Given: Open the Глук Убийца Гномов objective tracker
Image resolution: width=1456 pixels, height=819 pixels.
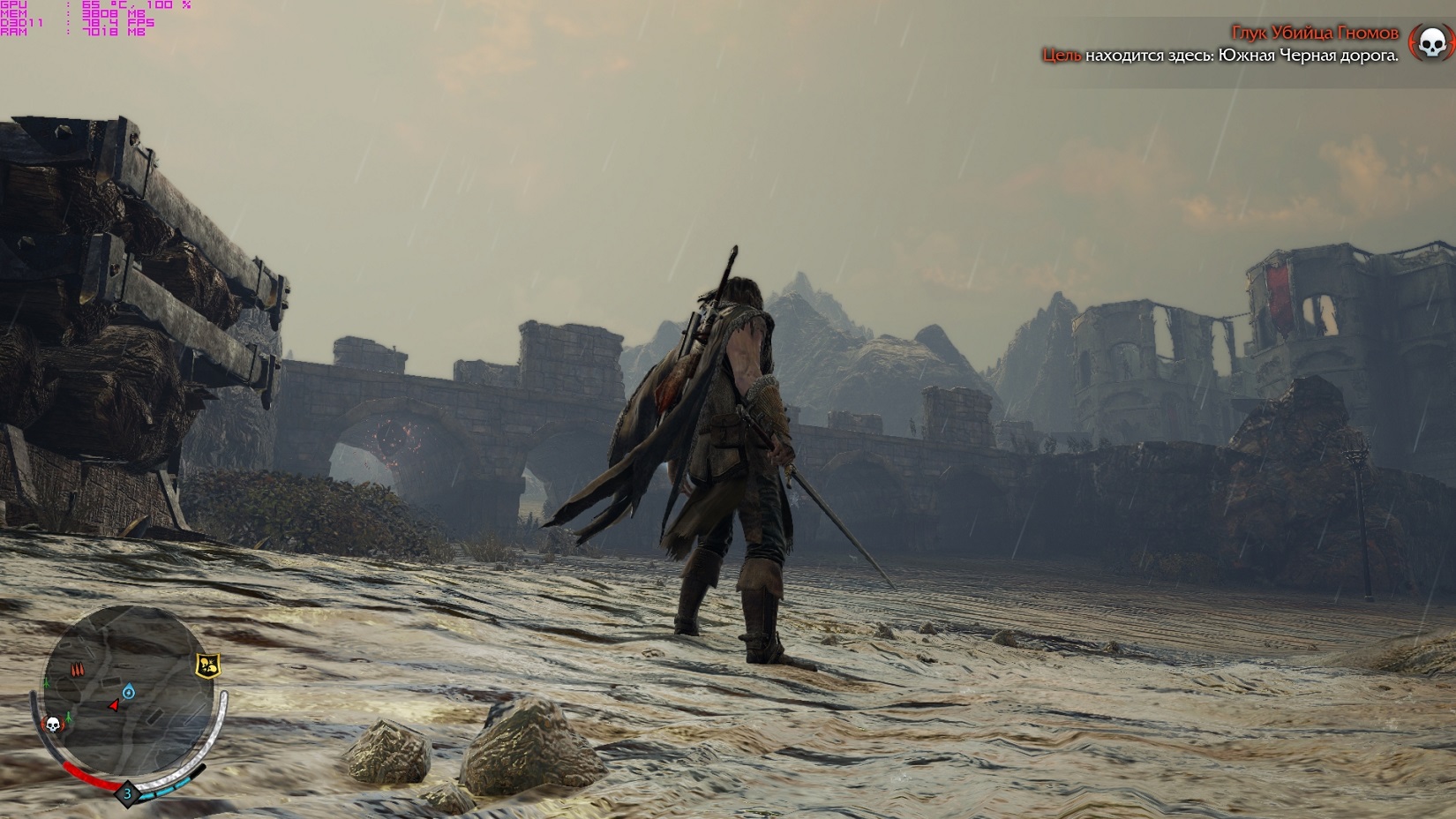Looking at the screenshot, I should click(1314, 34).
